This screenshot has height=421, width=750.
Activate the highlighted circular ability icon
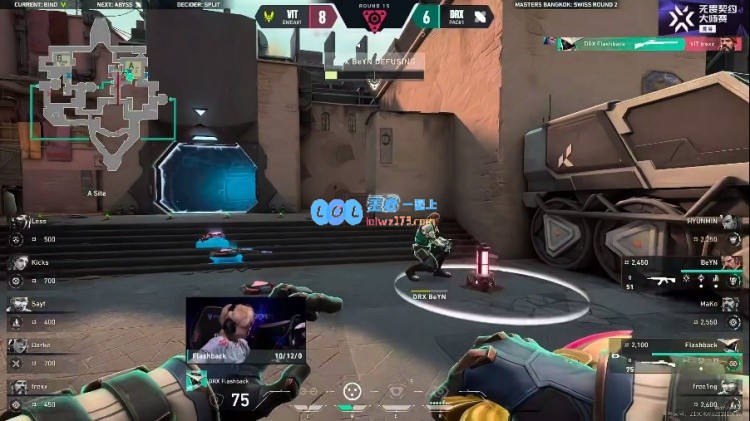[351, 392]
